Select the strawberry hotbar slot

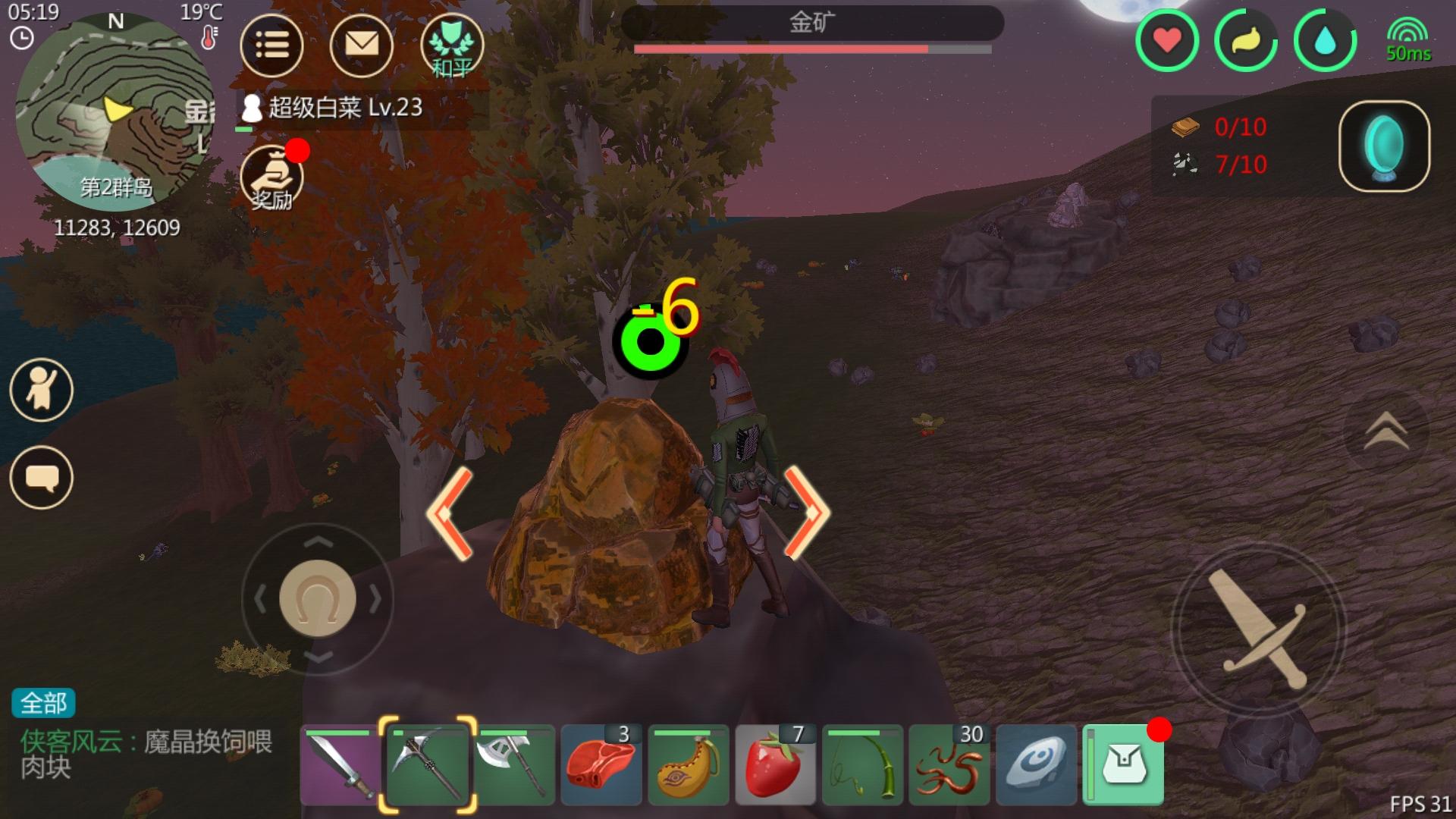(x=775, y=764)
